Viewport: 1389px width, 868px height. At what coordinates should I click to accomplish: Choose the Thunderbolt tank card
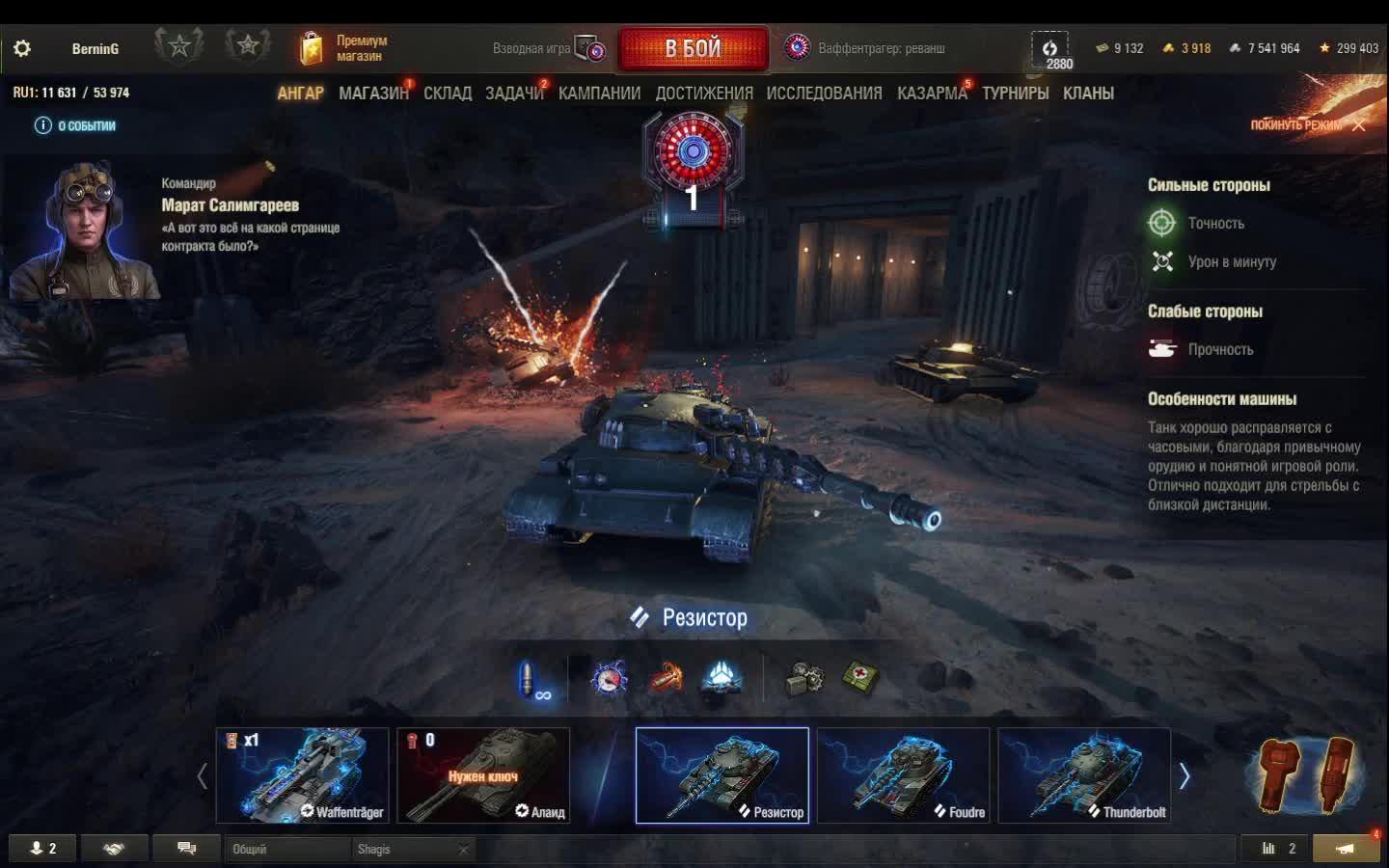pos(1084,774)
